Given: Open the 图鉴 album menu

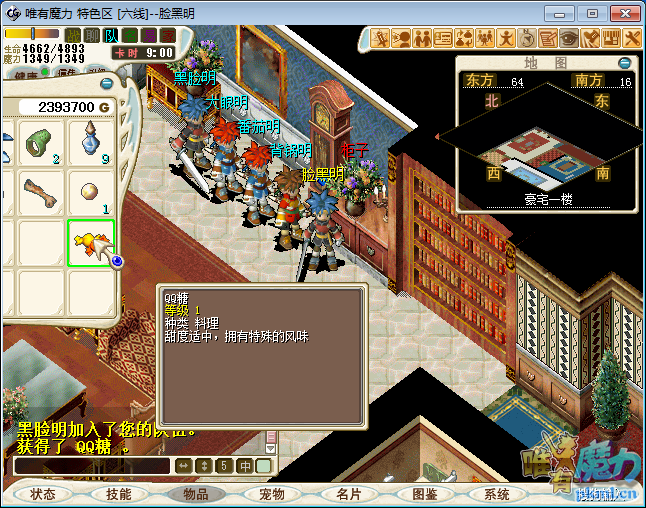Looking at the screenshot, I should tap(424, 494).
